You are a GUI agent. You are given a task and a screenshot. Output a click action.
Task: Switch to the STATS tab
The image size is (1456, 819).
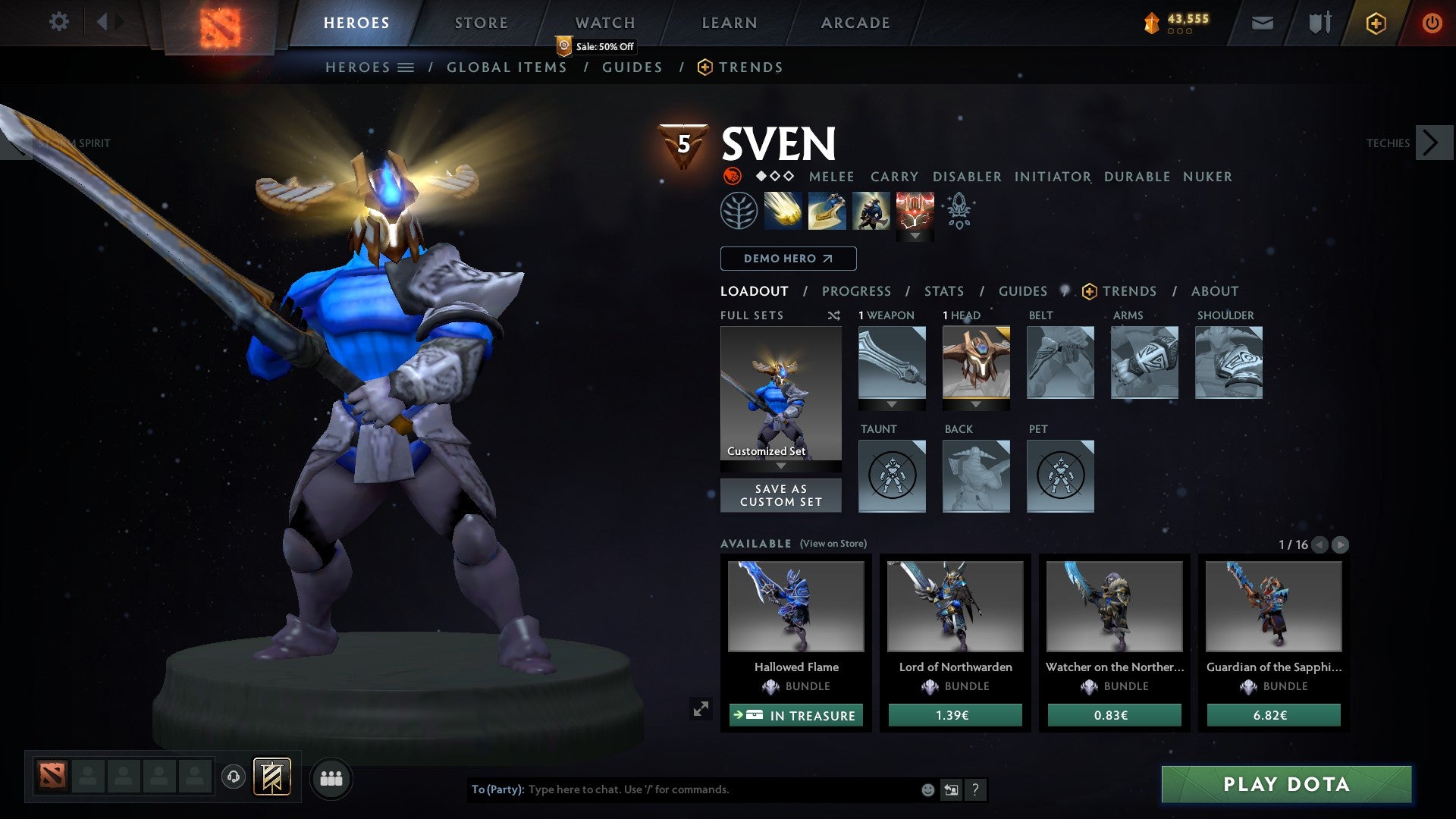pos(943,290)
